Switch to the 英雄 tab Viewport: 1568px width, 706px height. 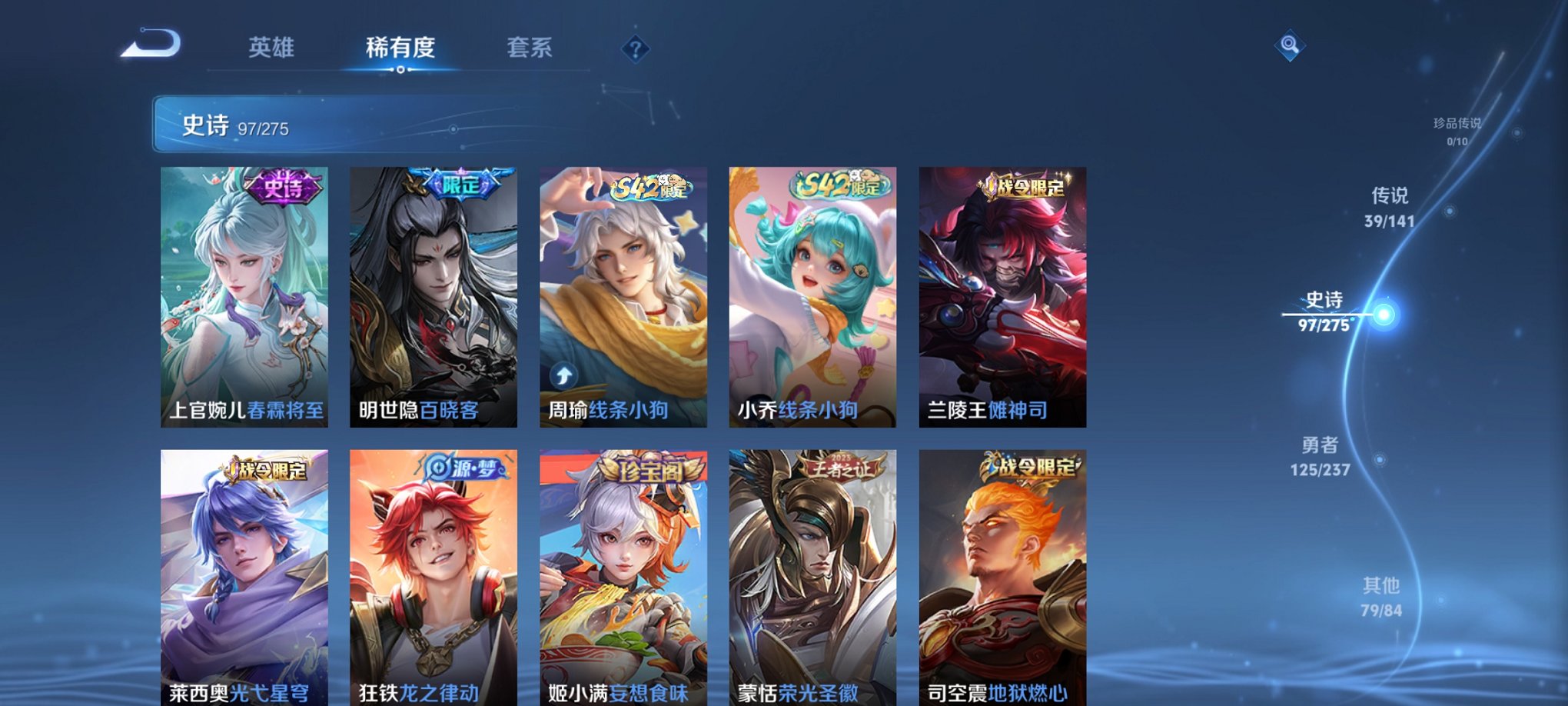coord(273,47)
